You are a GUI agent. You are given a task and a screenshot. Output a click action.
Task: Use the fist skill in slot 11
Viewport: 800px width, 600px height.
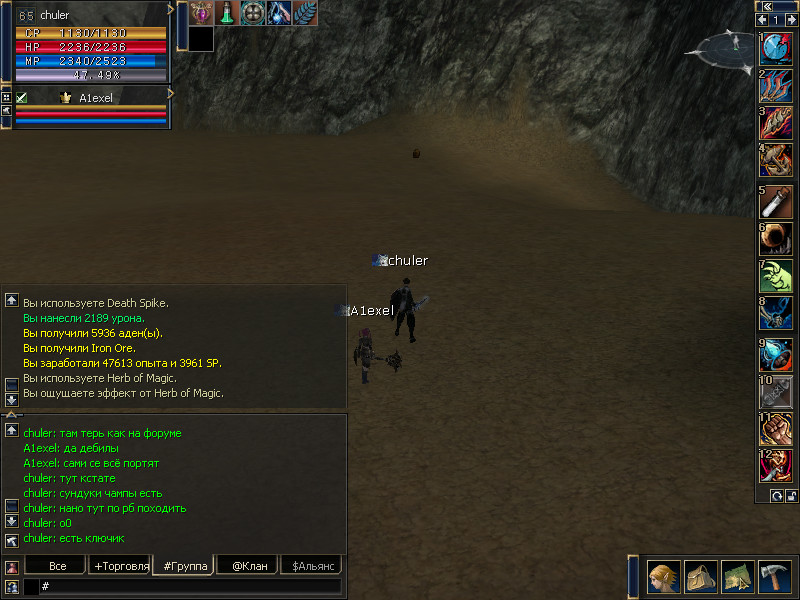coord(776,428)
